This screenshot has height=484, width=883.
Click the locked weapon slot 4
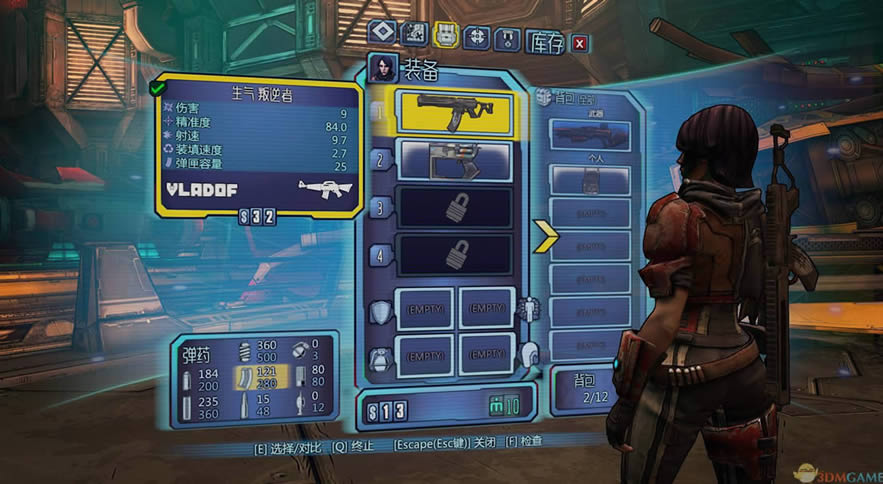[454, 253]
